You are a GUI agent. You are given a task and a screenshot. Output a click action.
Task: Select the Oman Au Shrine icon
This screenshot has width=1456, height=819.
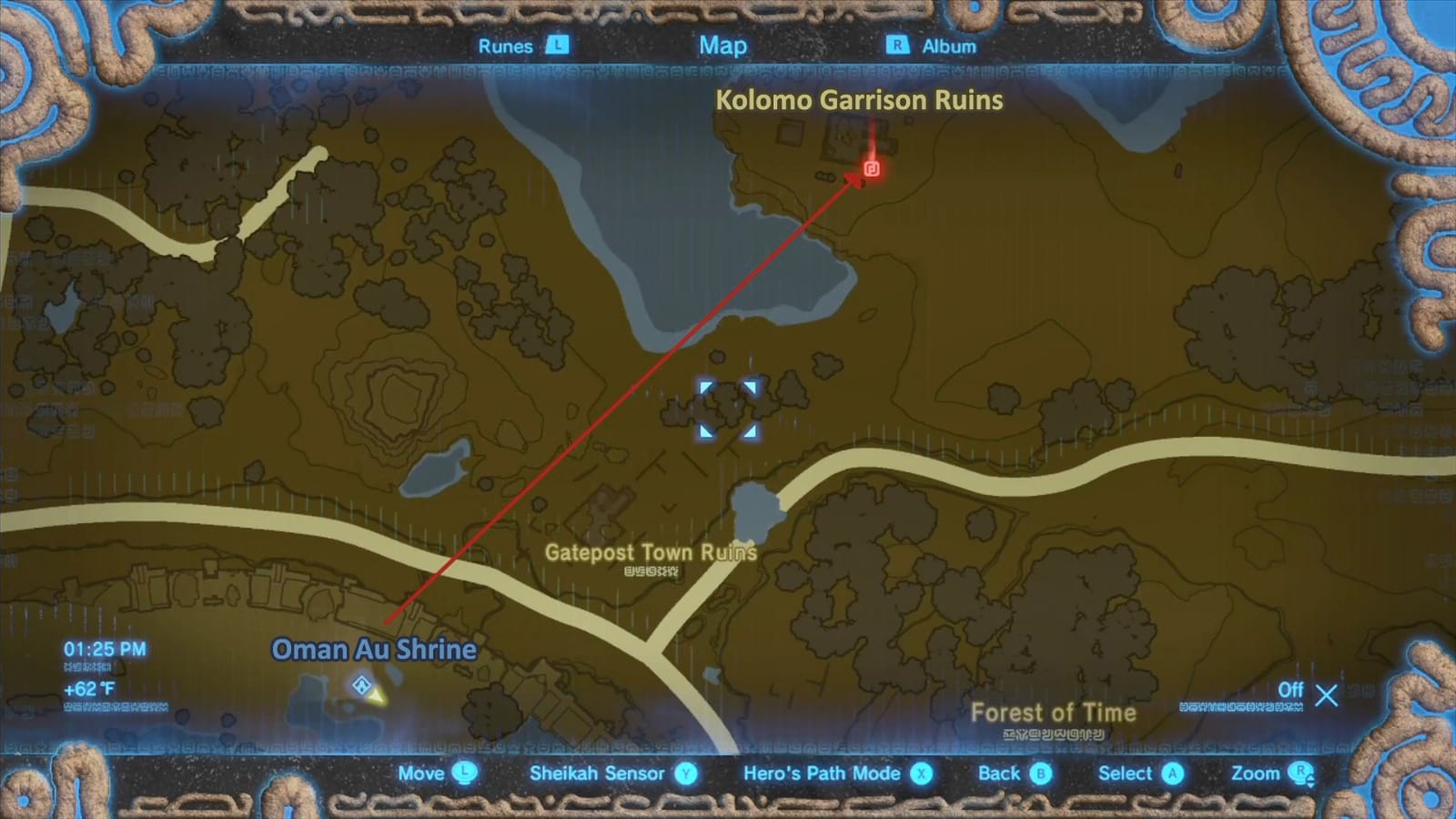(363, 686)
